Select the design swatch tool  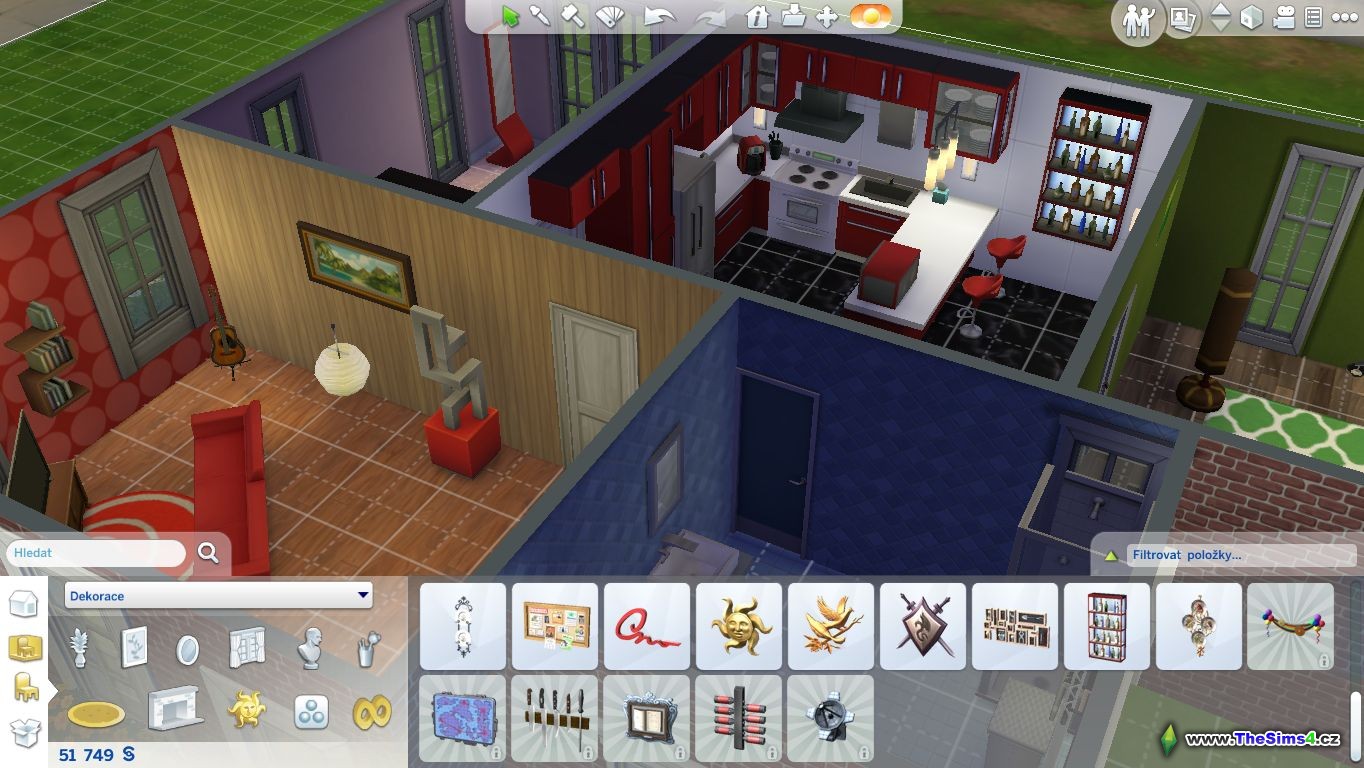[608, 16]
